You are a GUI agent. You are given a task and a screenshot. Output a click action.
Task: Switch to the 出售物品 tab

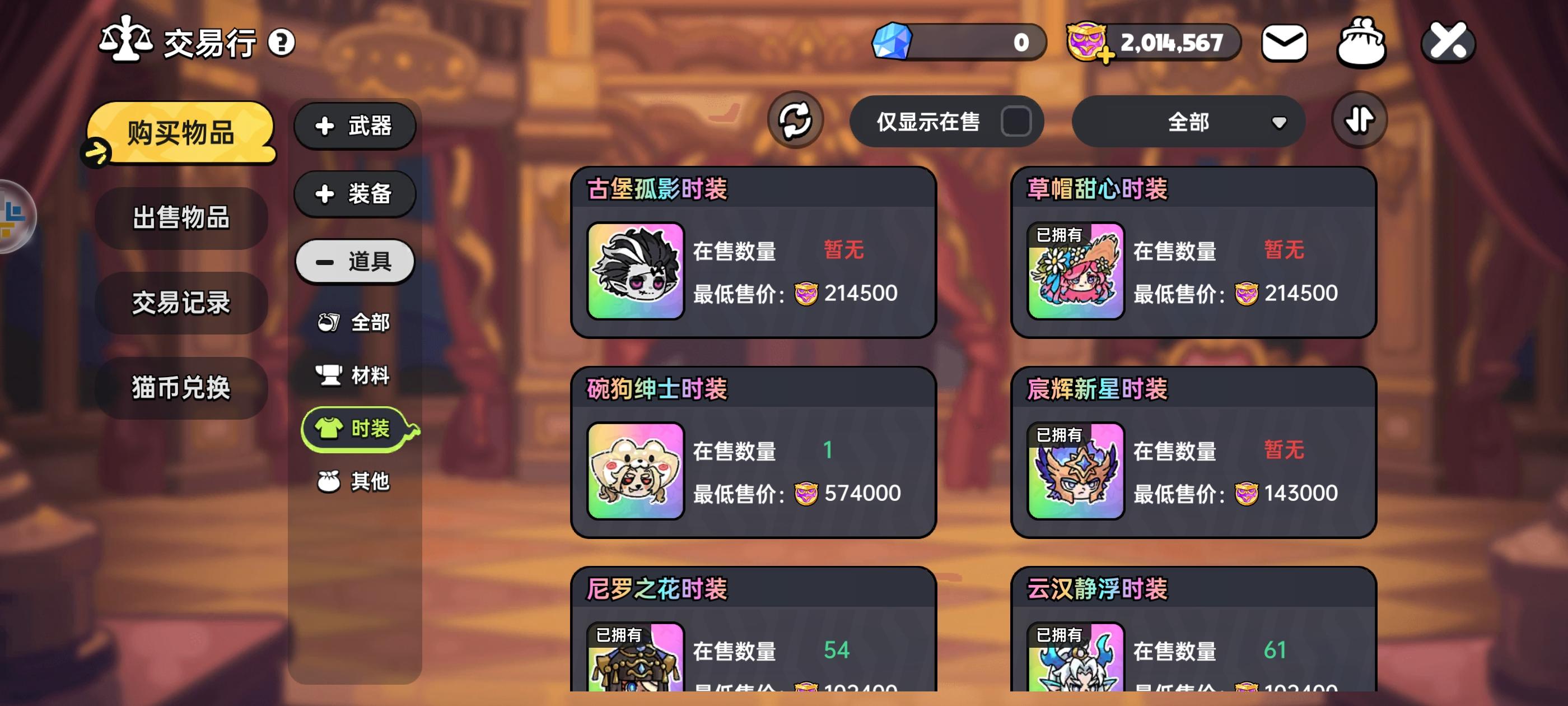[180, 219]
